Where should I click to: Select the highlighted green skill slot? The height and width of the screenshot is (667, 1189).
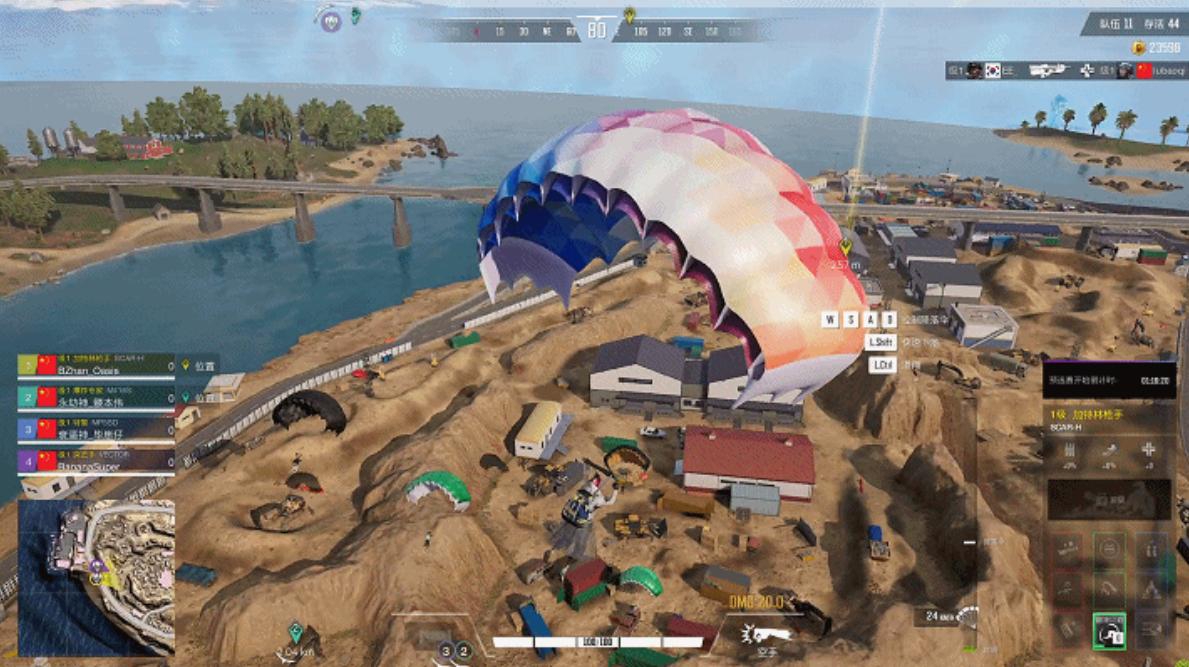[1109, 630]
